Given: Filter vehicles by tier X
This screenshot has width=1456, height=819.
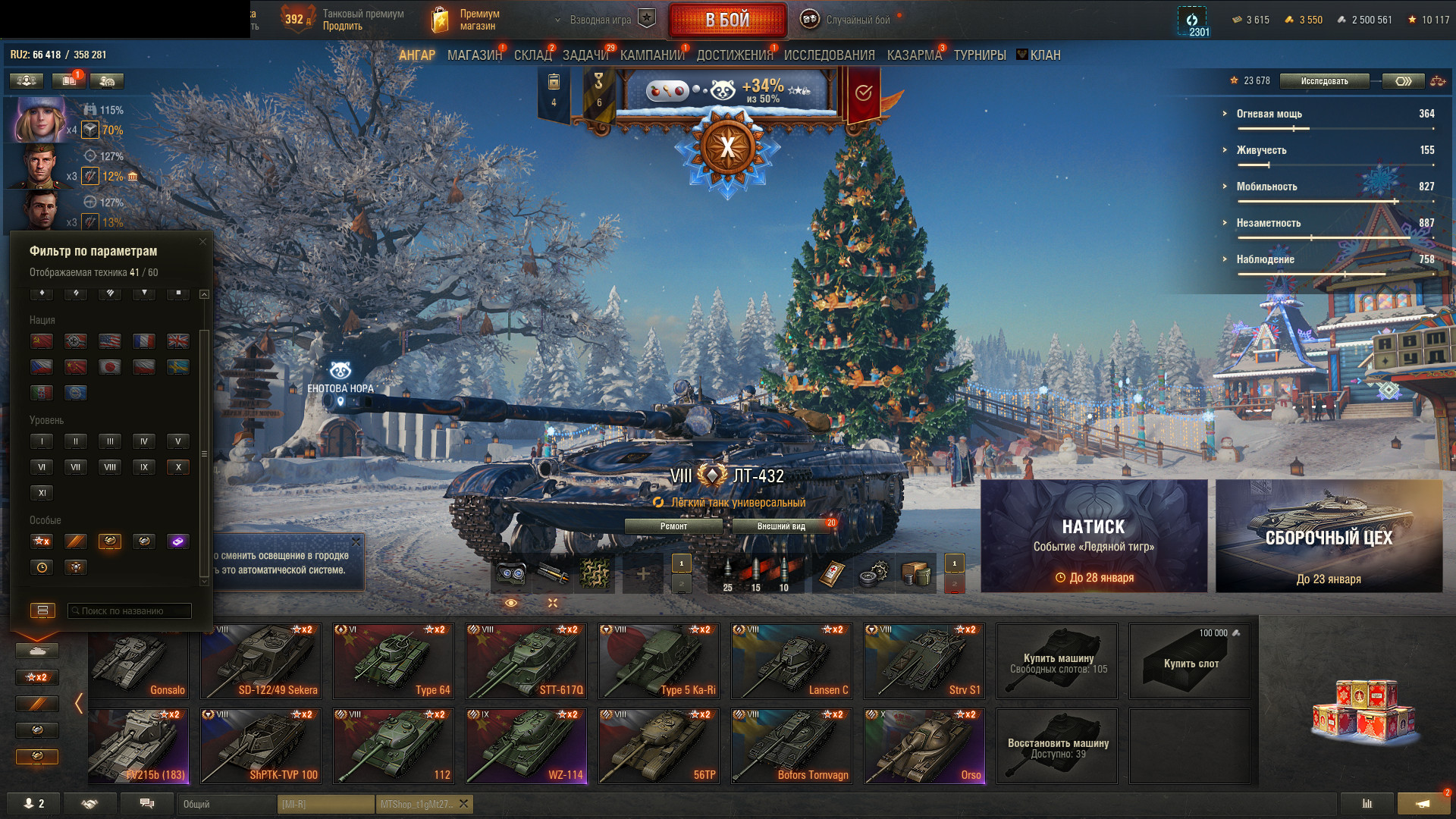Looking at the screenshot, I should click(178, 467).
